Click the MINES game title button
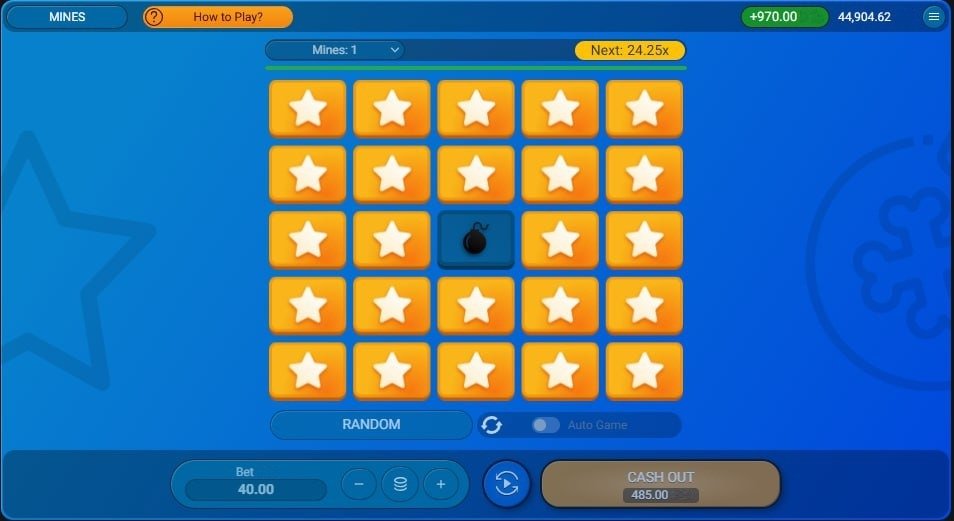The width and height of the screenshot is (954, 521). click(x=67, y=17)
